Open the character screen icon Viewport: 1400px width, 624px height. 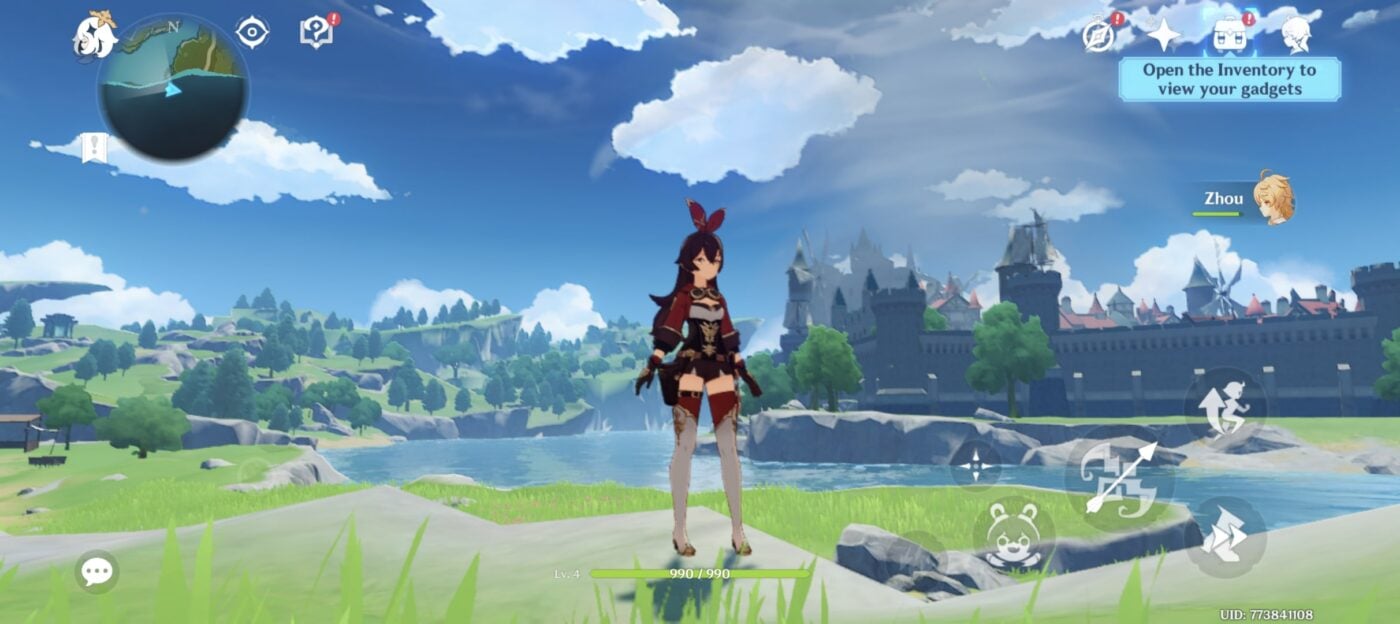[1297, 35]
